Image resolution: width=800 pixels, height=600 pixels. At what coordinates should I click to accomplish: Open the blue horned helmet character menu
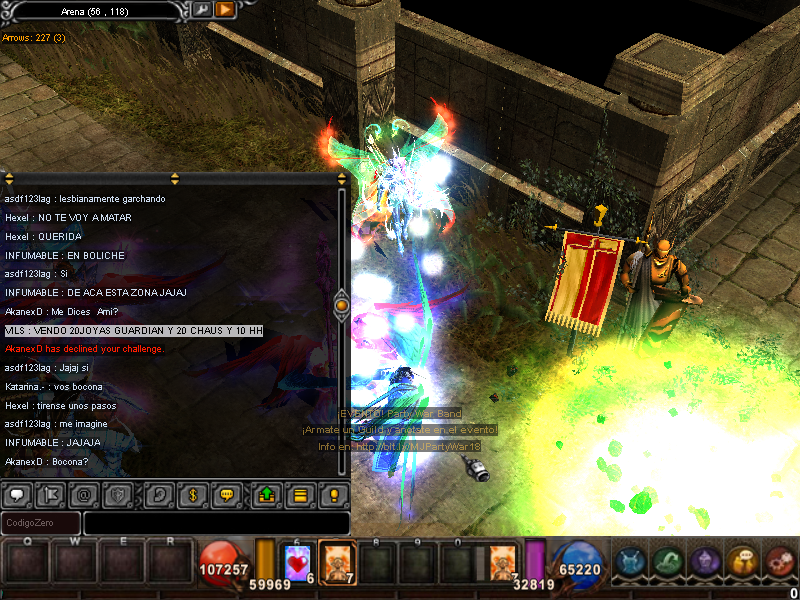click(x=631, y=563)
